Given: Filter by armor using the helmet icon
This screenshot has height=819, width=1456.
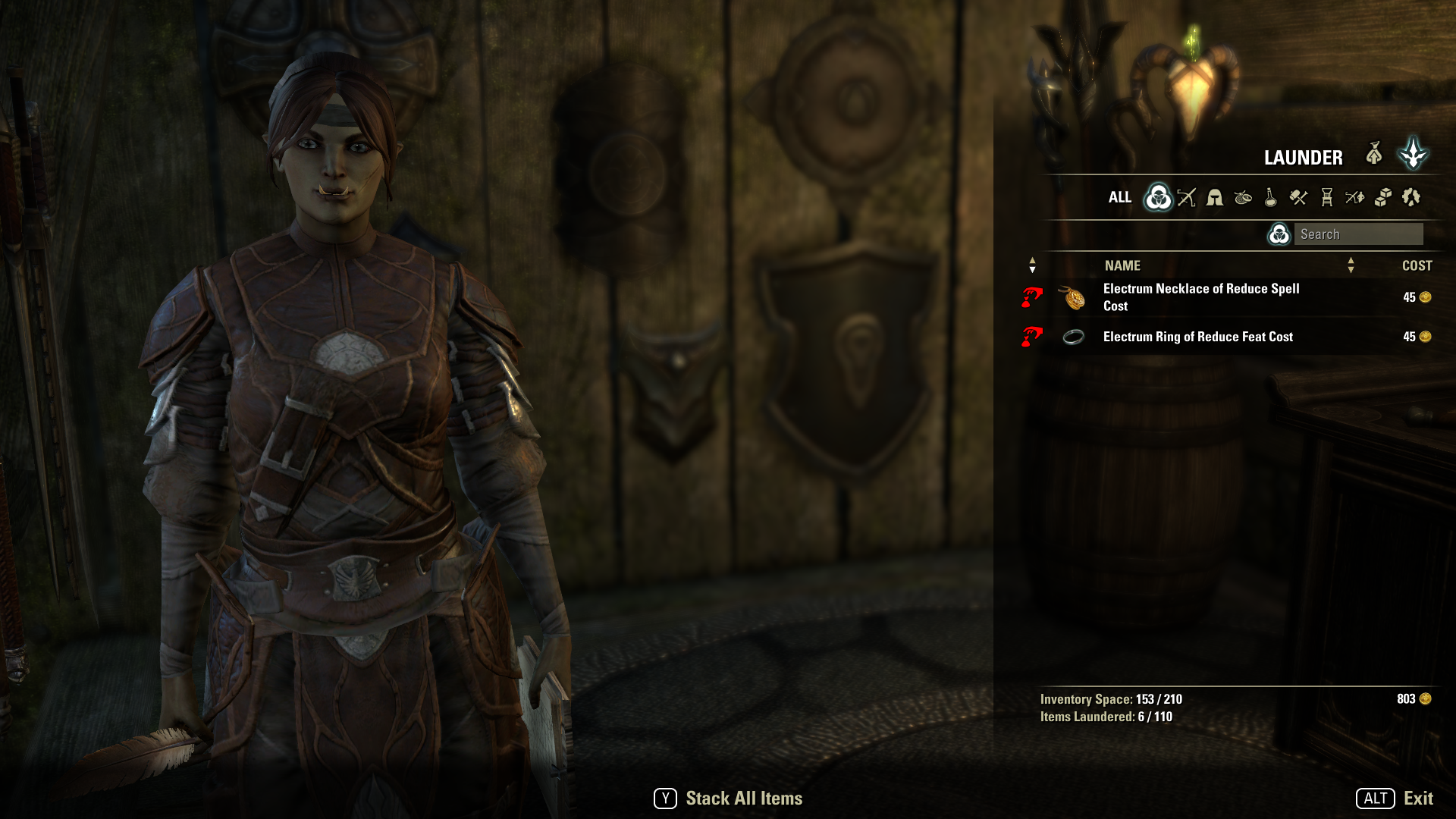Looking at the screenshot, I should tap(1215, 198).
